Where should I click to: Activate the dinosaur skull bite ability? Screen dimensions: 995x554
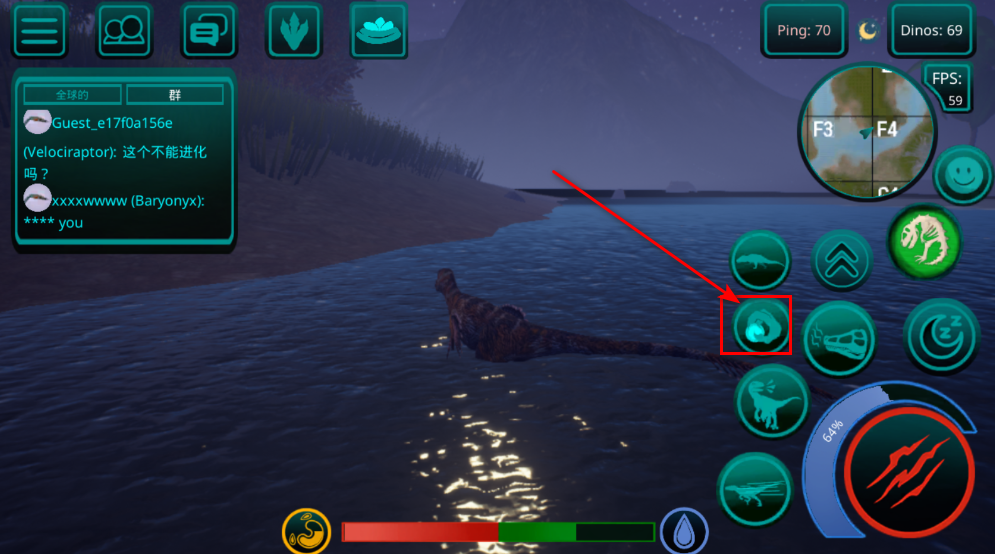[x=838, y=338]
